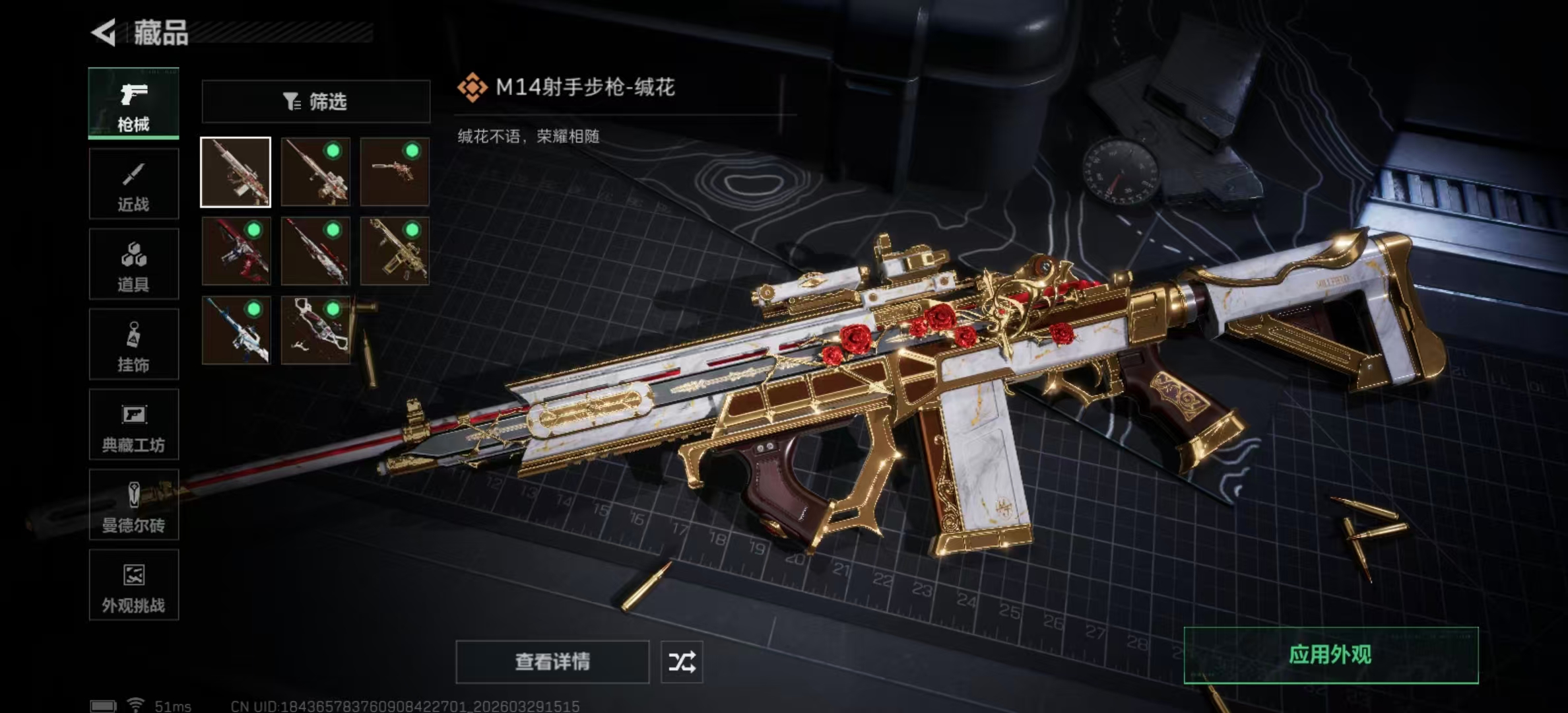Select the 挂饰 charm category icon

click(x=133, y=344)
